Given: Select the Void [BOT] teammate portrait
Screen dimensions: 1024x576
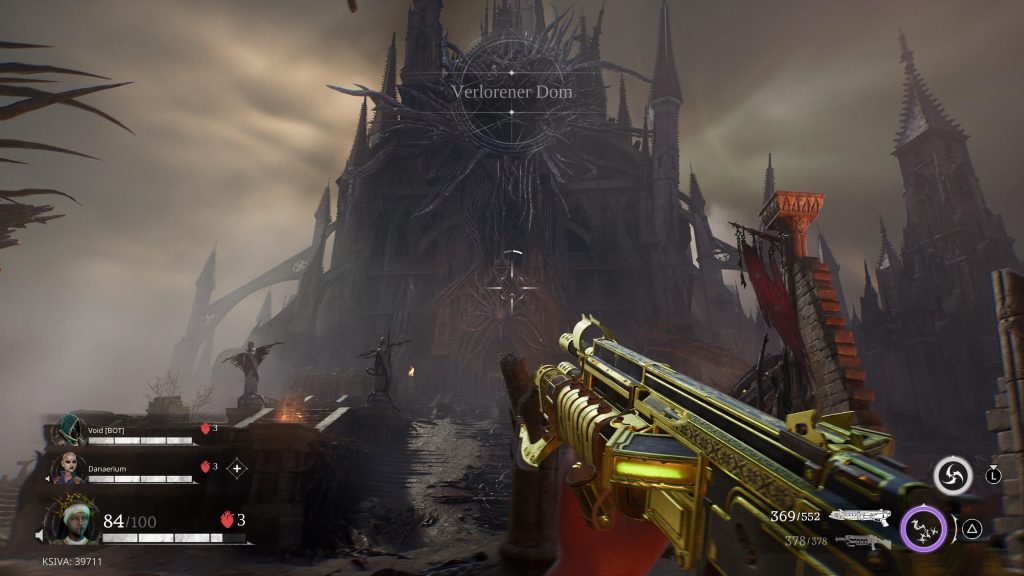Looking at the screenshot, I should click(68, 431).
